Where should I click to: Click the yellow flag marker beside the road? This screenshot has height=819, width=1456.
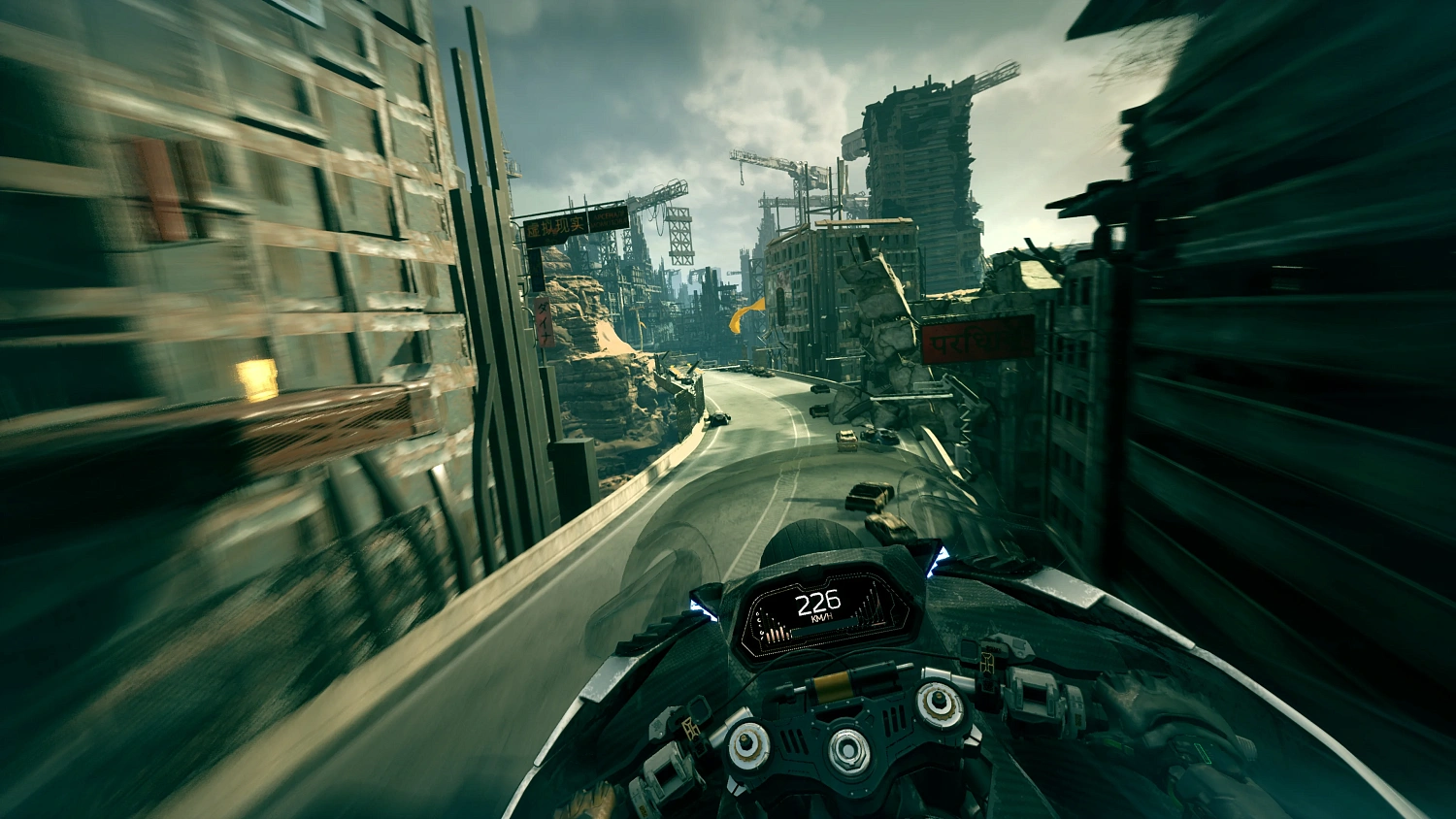pos(748,311)
